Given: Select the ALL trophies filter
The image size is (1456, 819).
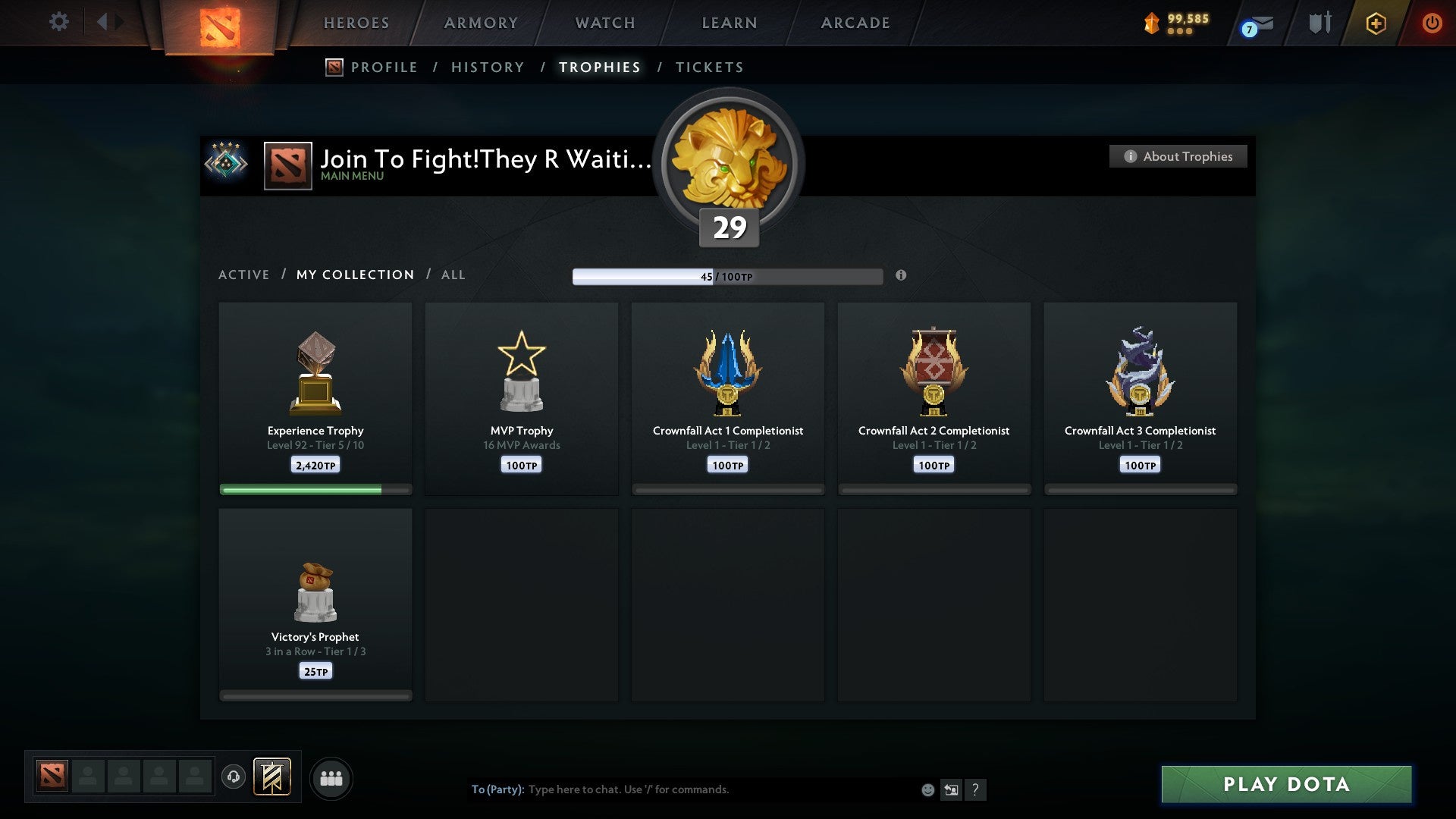Looking at the screenshot, I should [x=453, y=275].
